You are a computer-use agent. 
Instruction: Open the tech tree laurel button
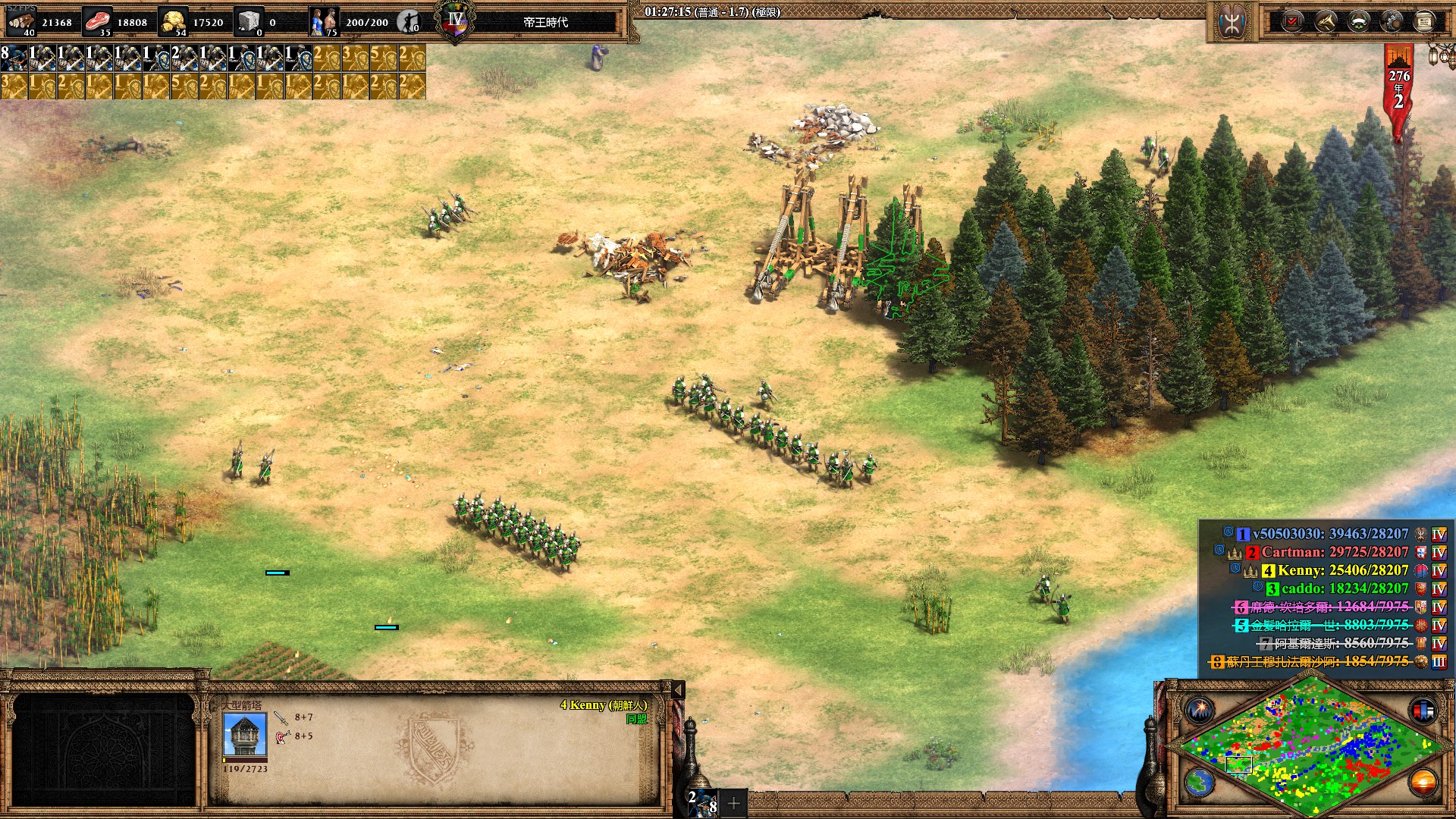(x=1358, y=21)
